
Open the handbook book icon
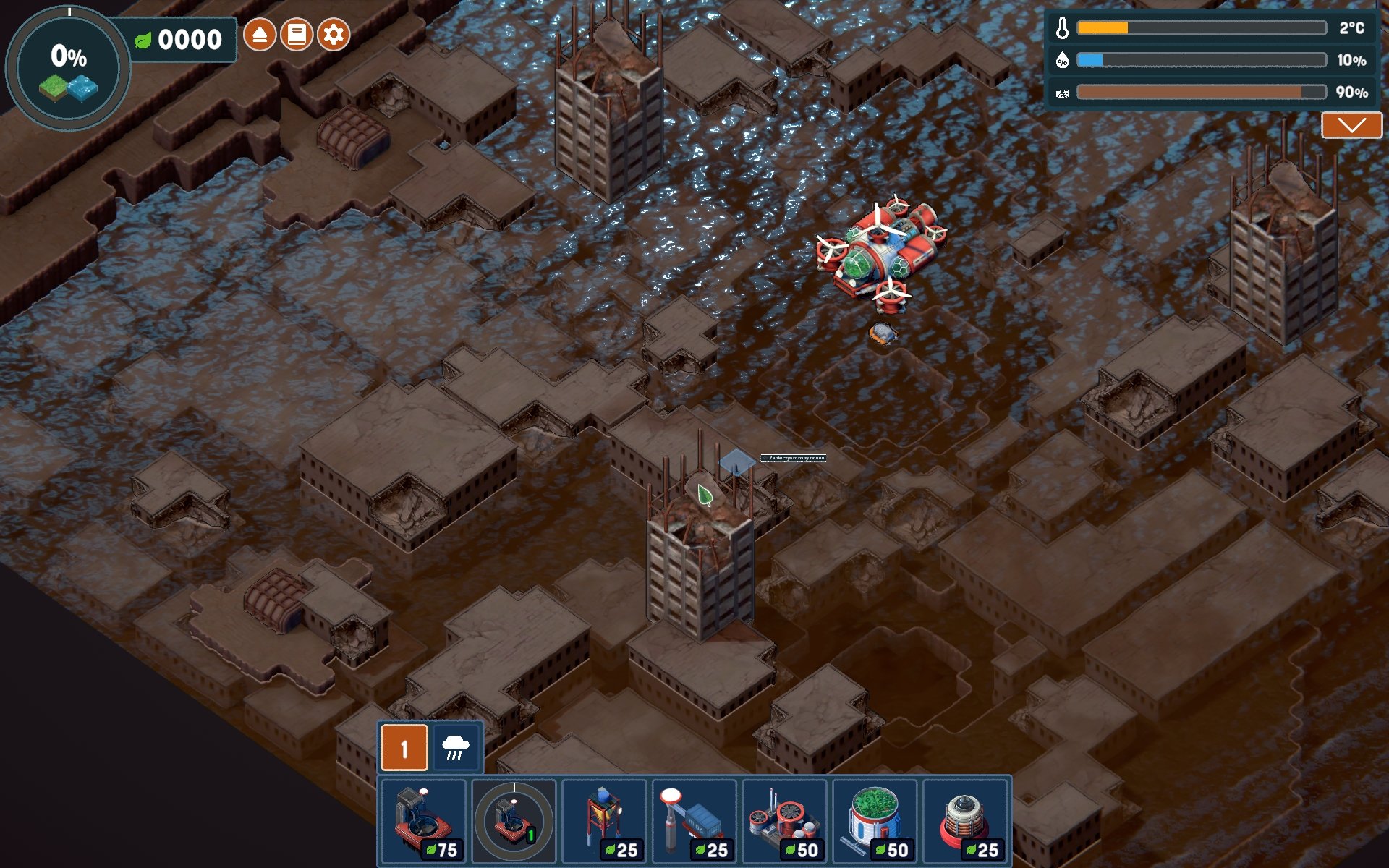point(296,35)
